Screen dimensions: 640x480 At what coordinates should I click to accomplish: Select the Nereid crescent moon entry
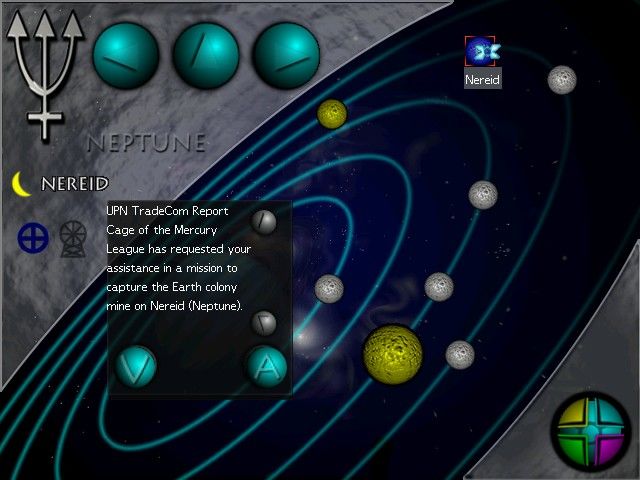pos(62,184)
